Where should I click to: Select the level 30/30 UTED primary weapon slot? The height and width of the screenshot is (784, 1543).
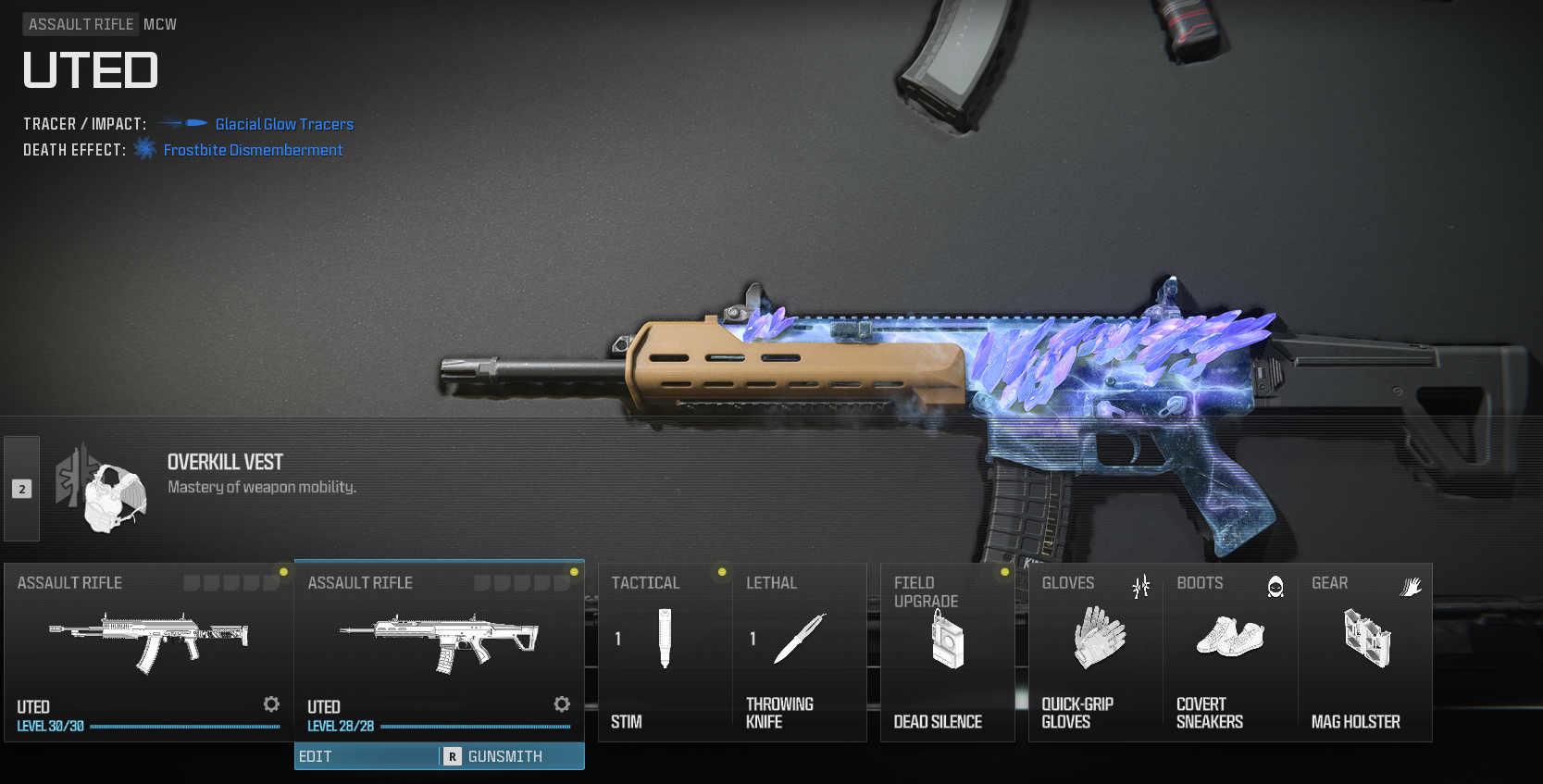click(148, 648)
